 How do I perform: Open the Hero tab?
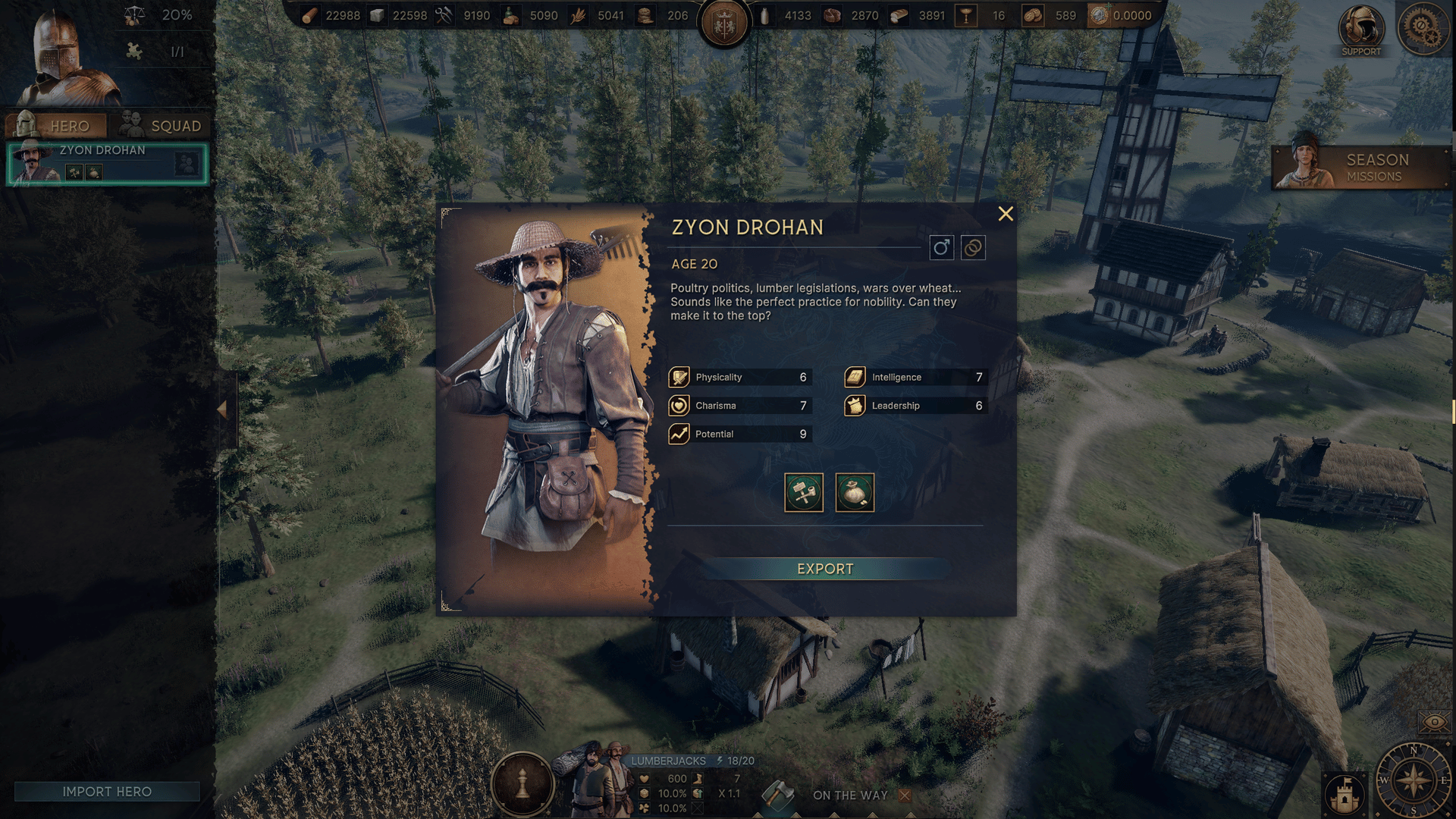pyautogui.click(x=55, y=125)
